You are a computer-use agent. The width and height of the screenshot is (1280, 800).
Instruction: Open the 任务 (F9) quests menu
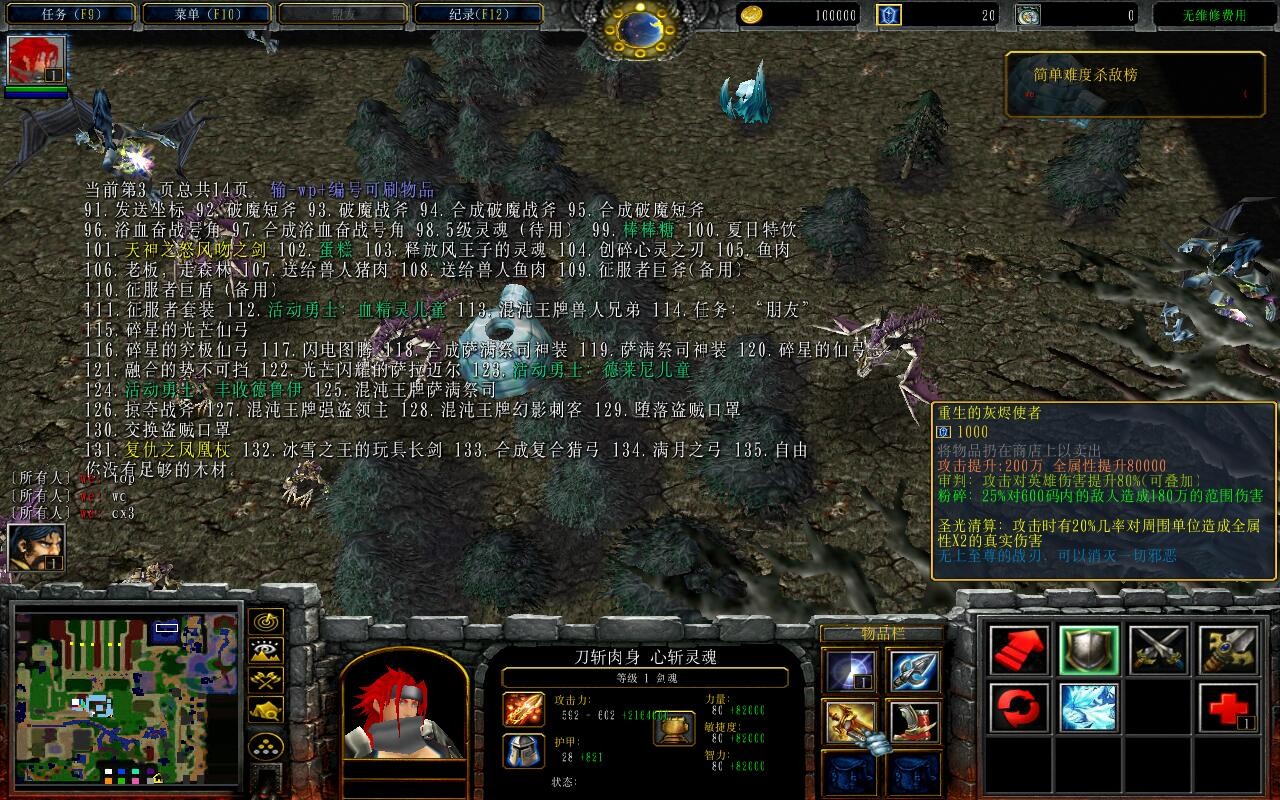coord(72,15)
